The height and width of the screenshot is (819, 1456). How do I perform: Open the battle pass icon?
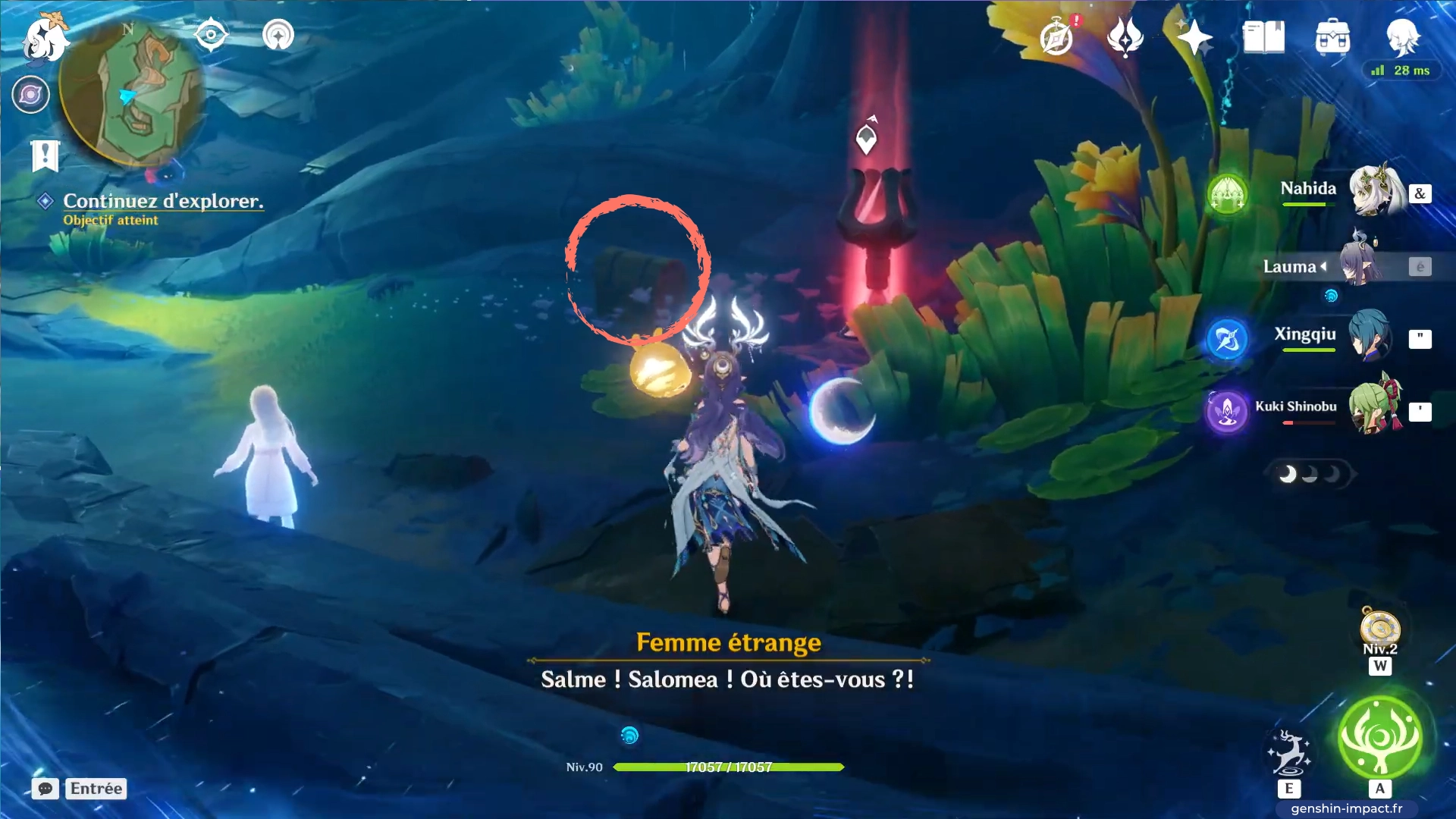[1125, 37]
